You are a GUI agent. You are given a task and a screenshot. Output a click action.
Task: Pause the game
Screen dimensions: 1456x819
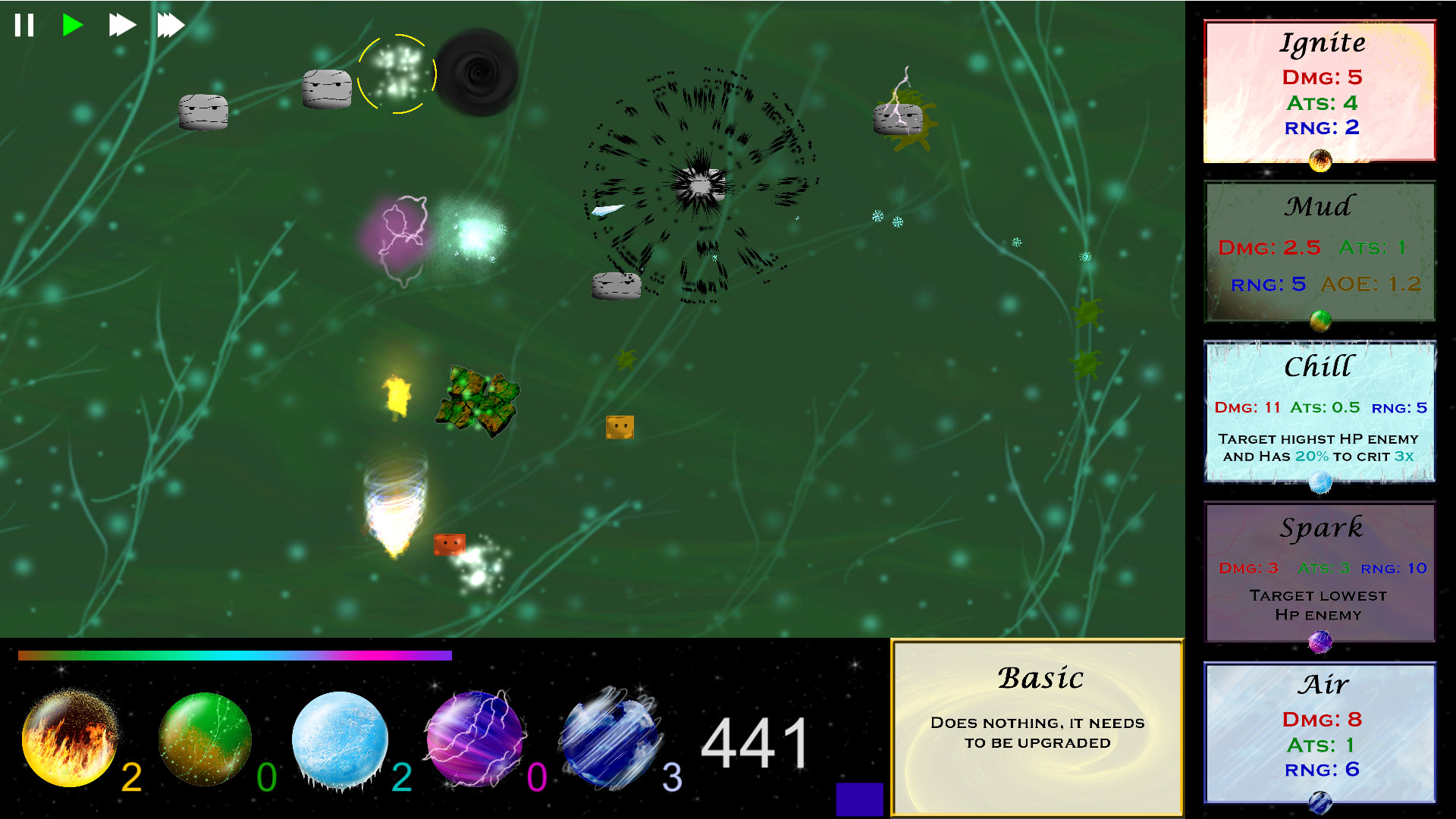[24, 24]
